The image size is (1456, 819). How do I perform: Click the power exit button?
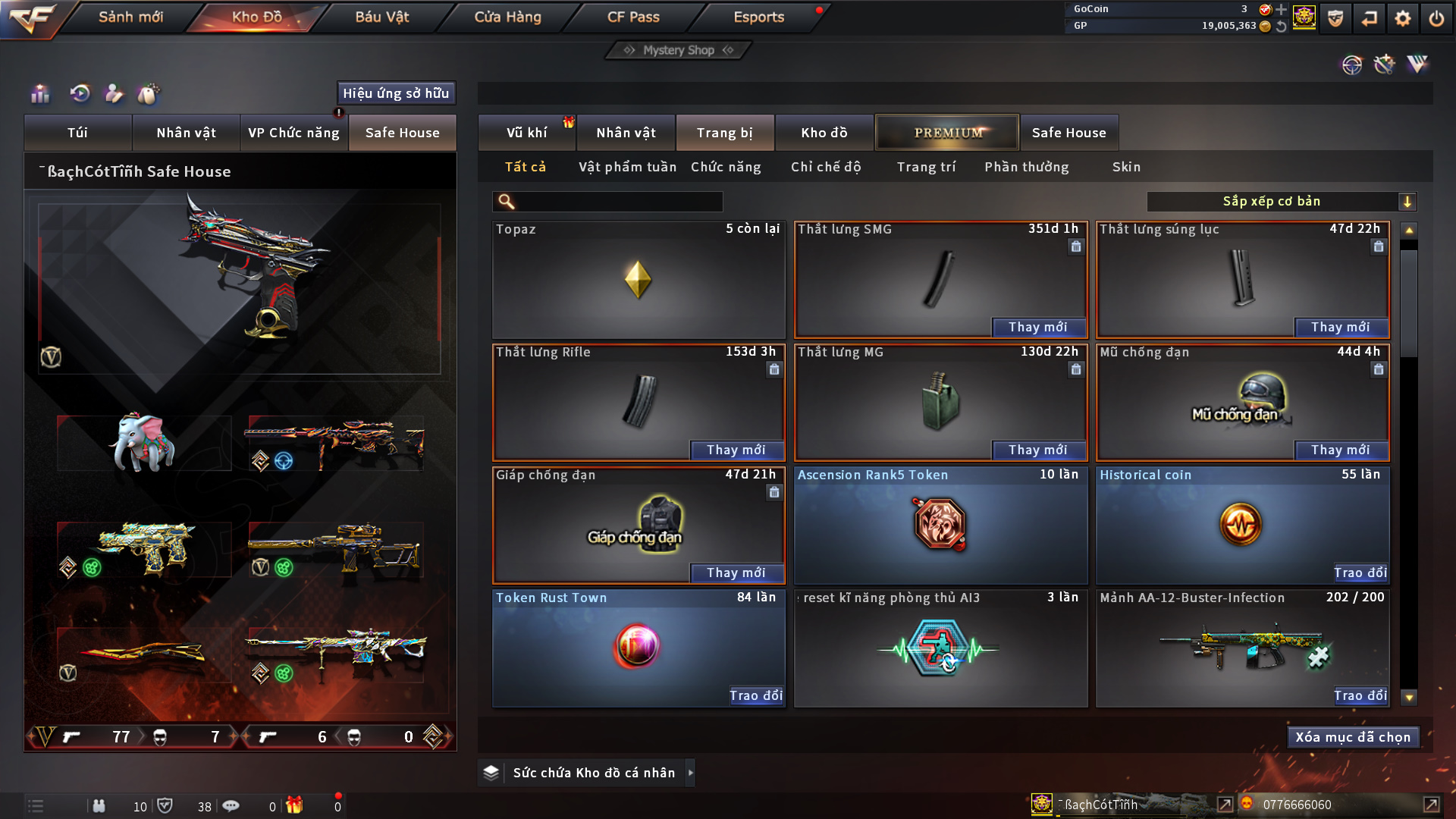point(1436,18)
